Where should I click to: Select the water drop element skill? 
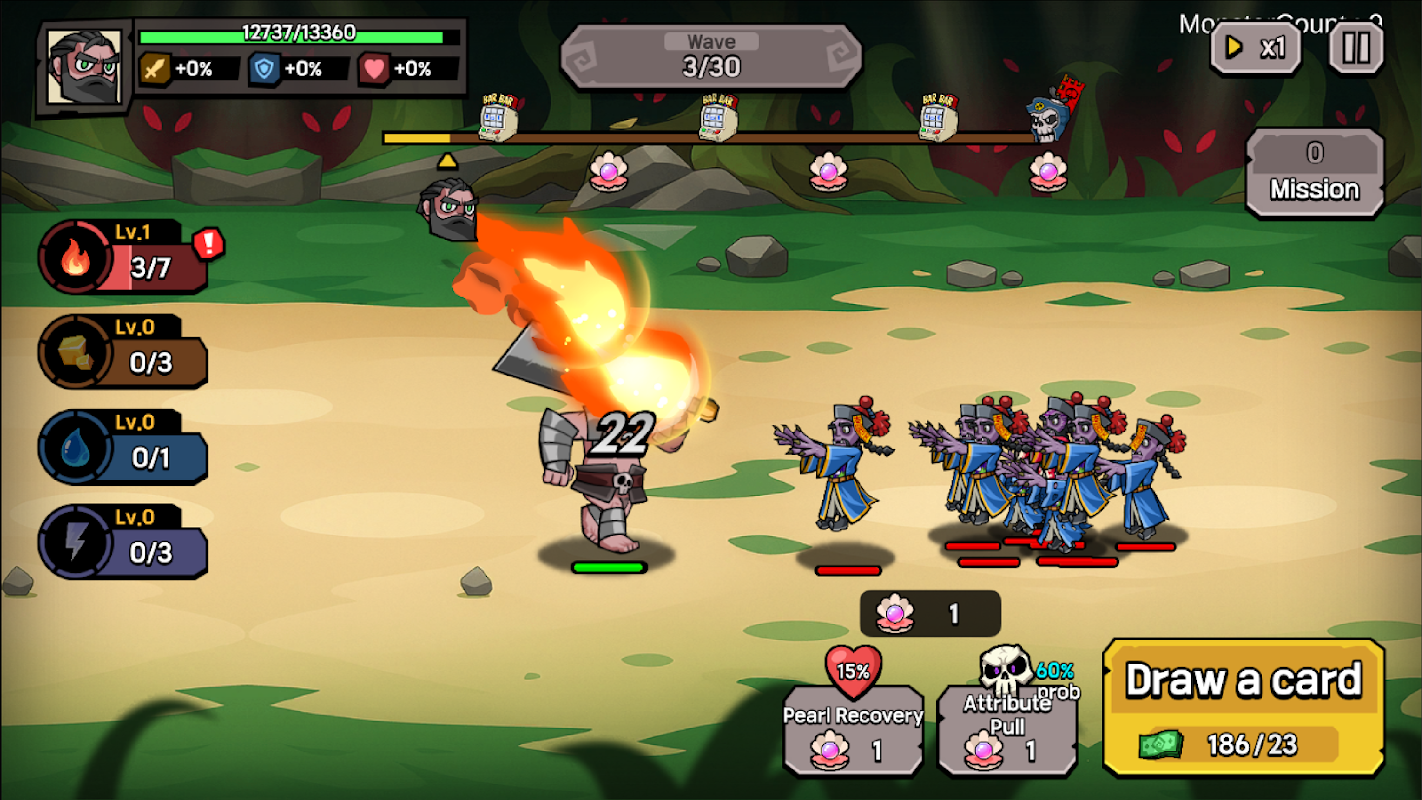[x=123, y=448]
